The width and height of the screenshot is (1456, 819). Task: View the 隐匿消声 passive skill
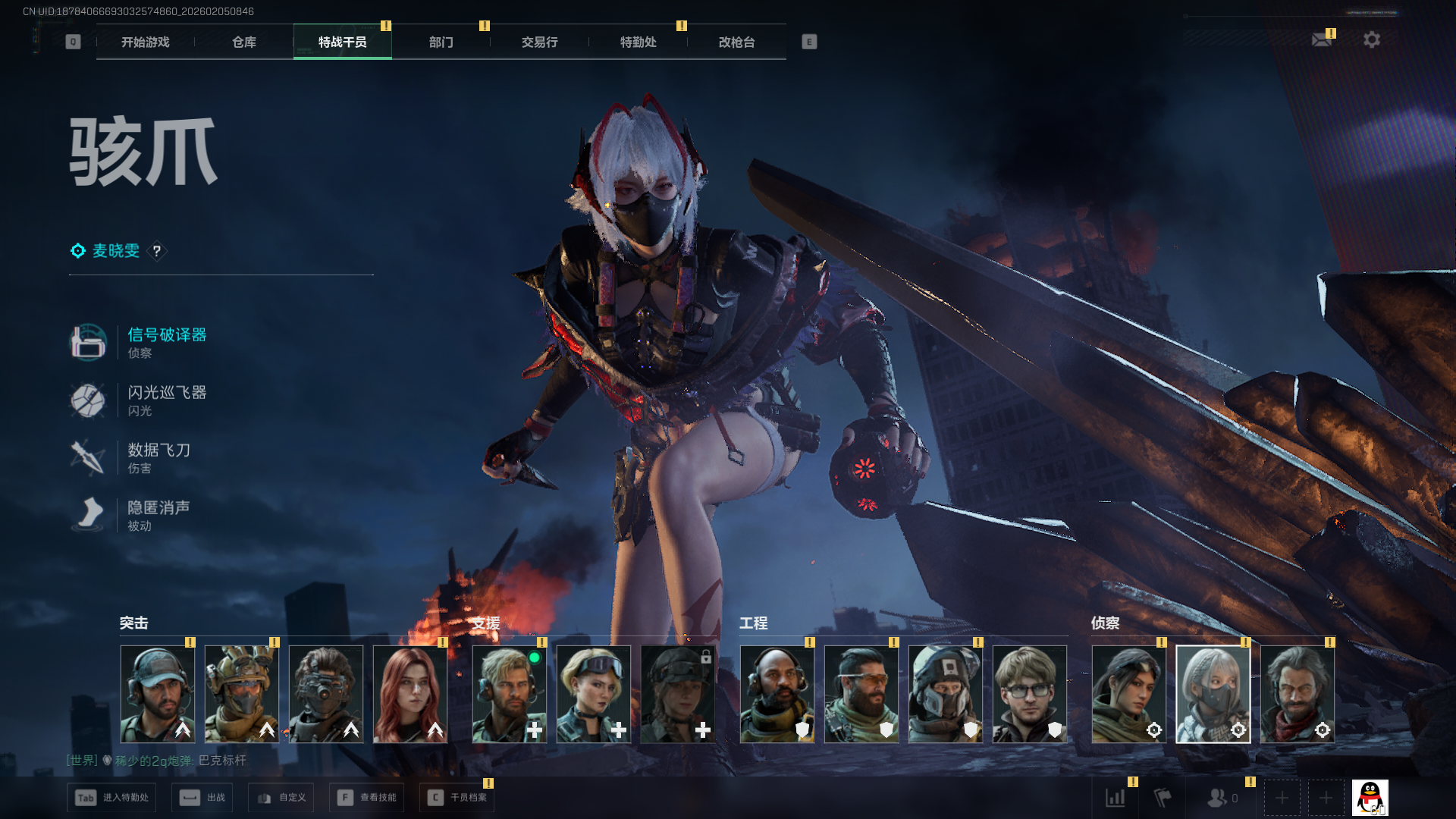pos(158,508)
